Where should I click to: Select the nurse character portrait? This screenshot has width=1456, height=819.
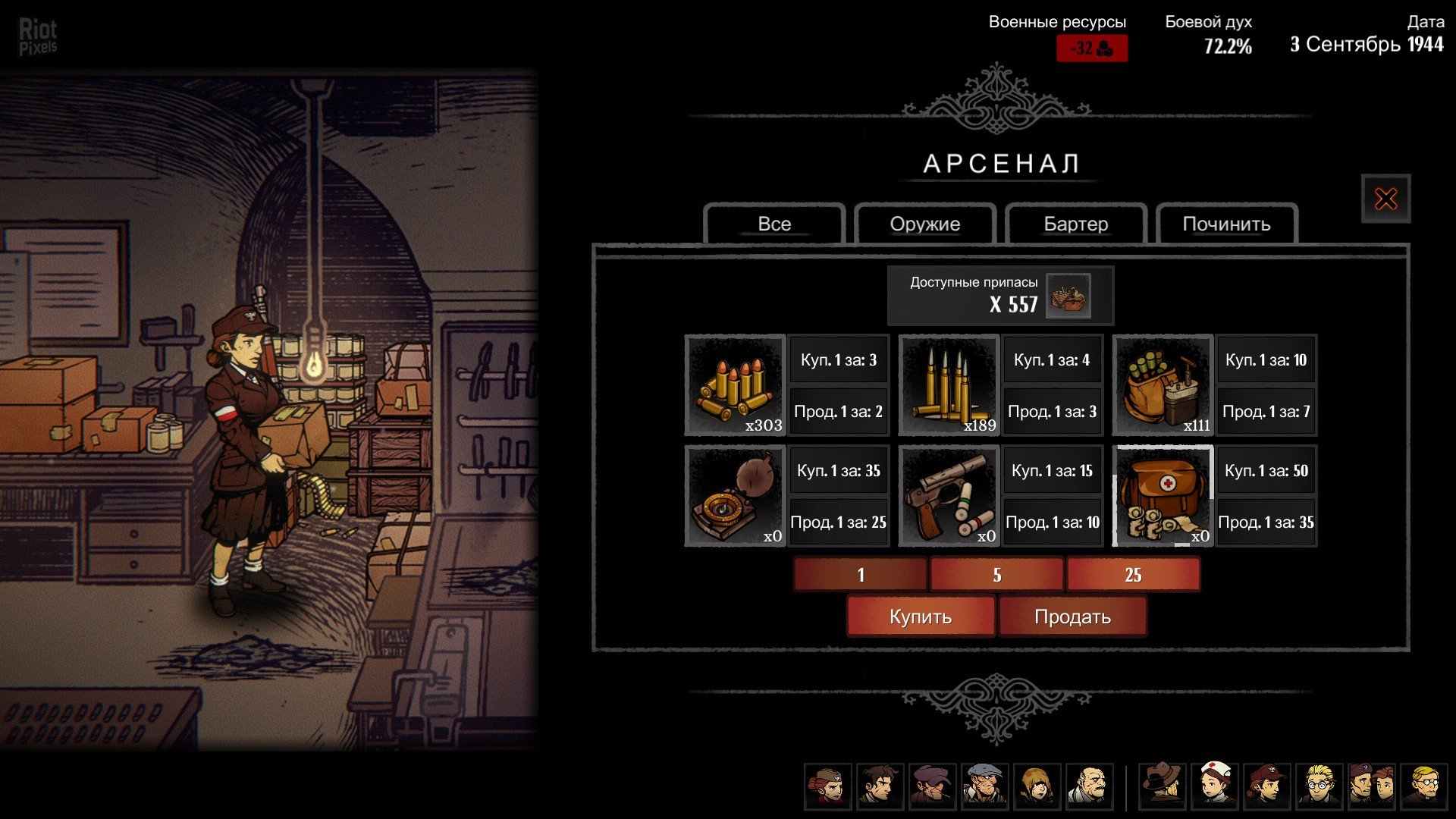click(1215, 786)
